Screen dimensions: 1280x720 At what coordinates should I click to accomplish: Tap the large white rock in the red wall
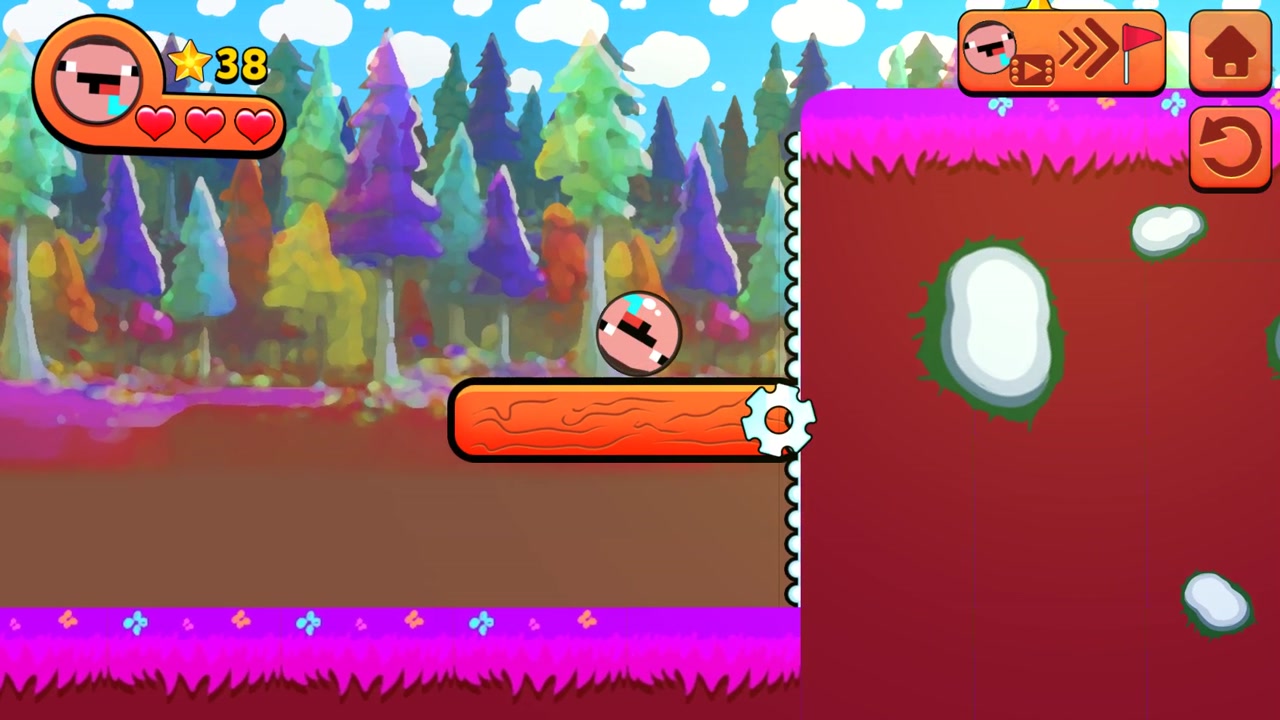pos(995,325)
